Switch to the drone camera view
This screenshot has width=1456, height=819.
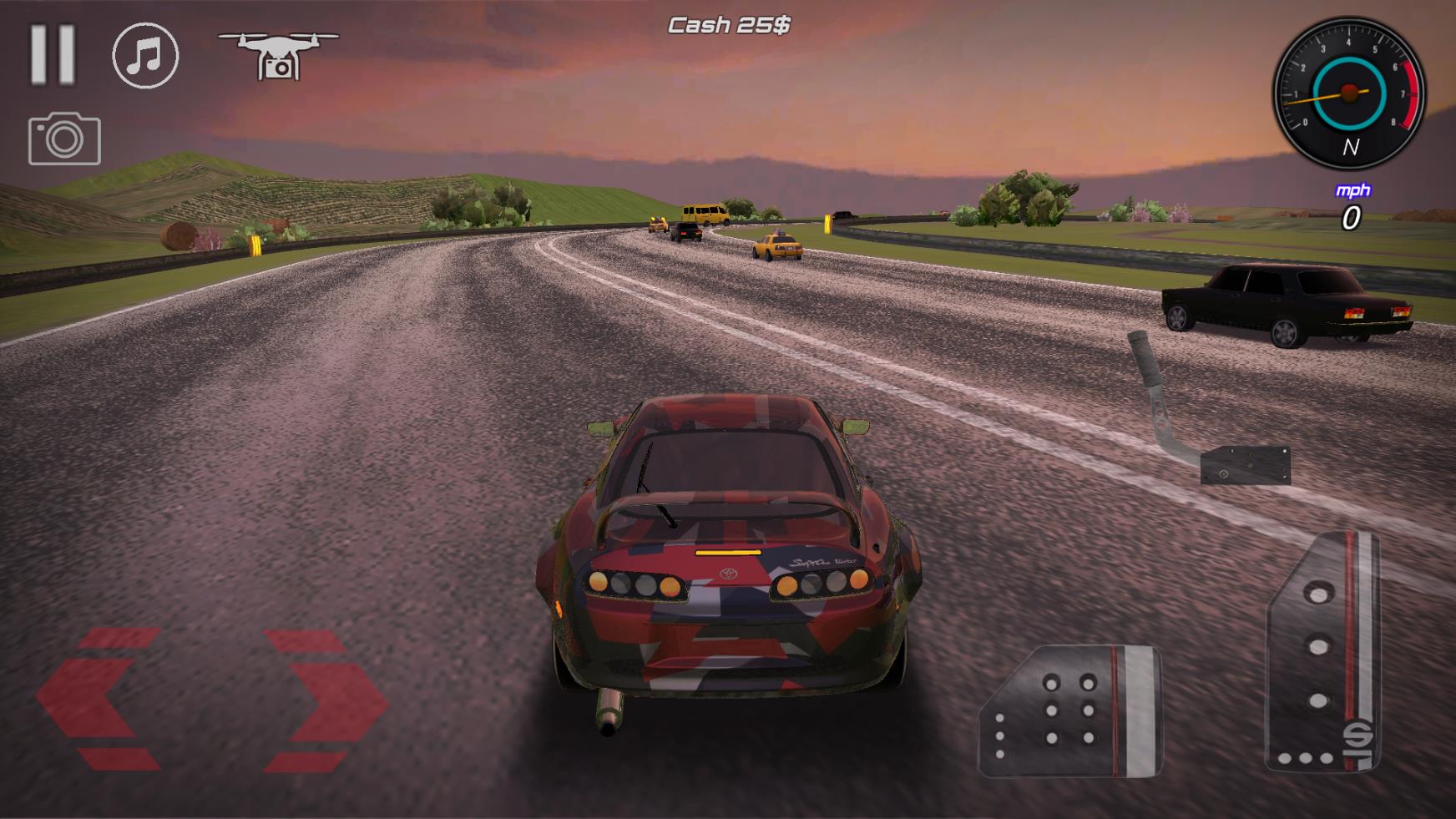point(277,55)
